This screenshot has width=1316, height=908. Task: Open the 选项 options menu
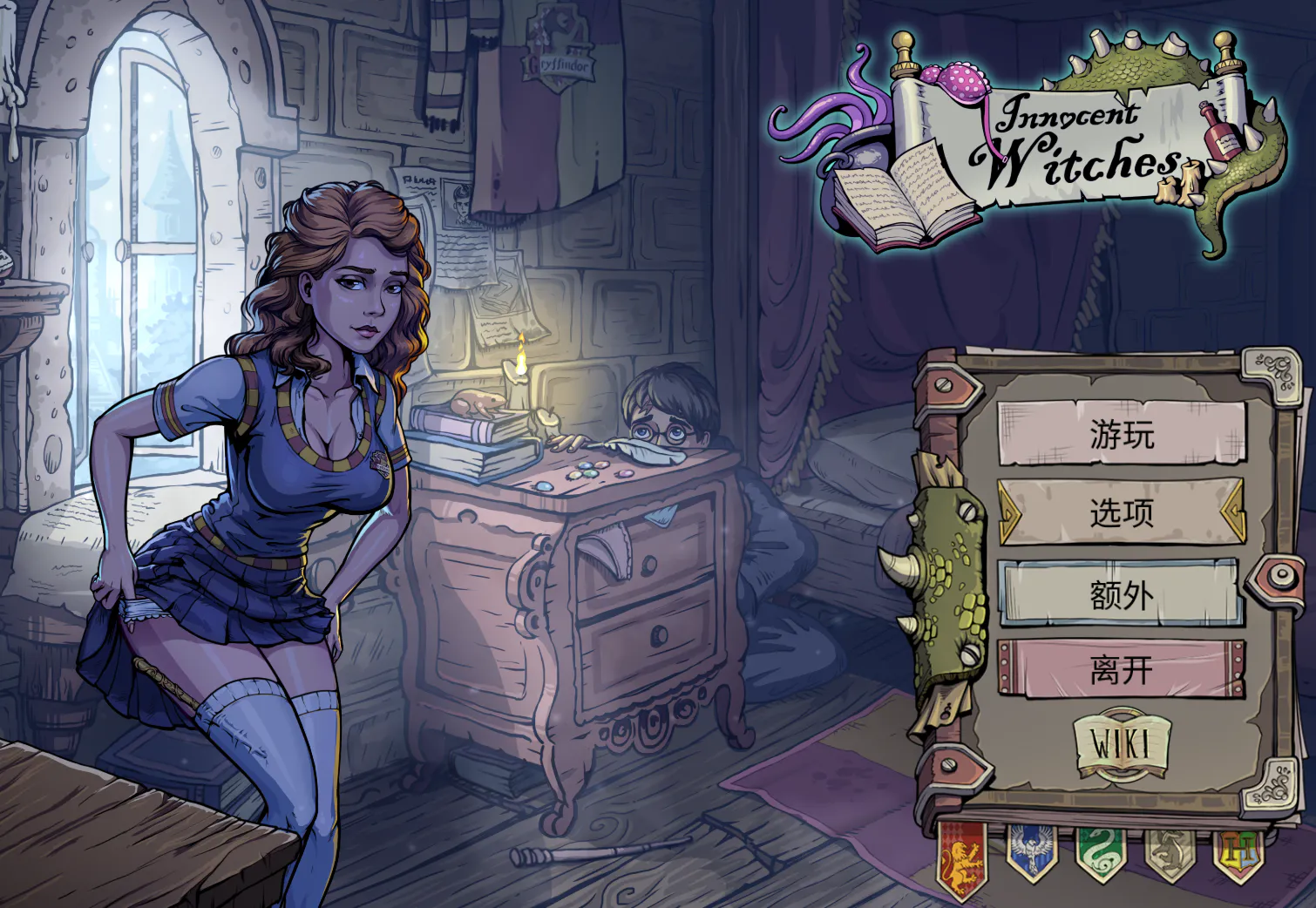1122,512
